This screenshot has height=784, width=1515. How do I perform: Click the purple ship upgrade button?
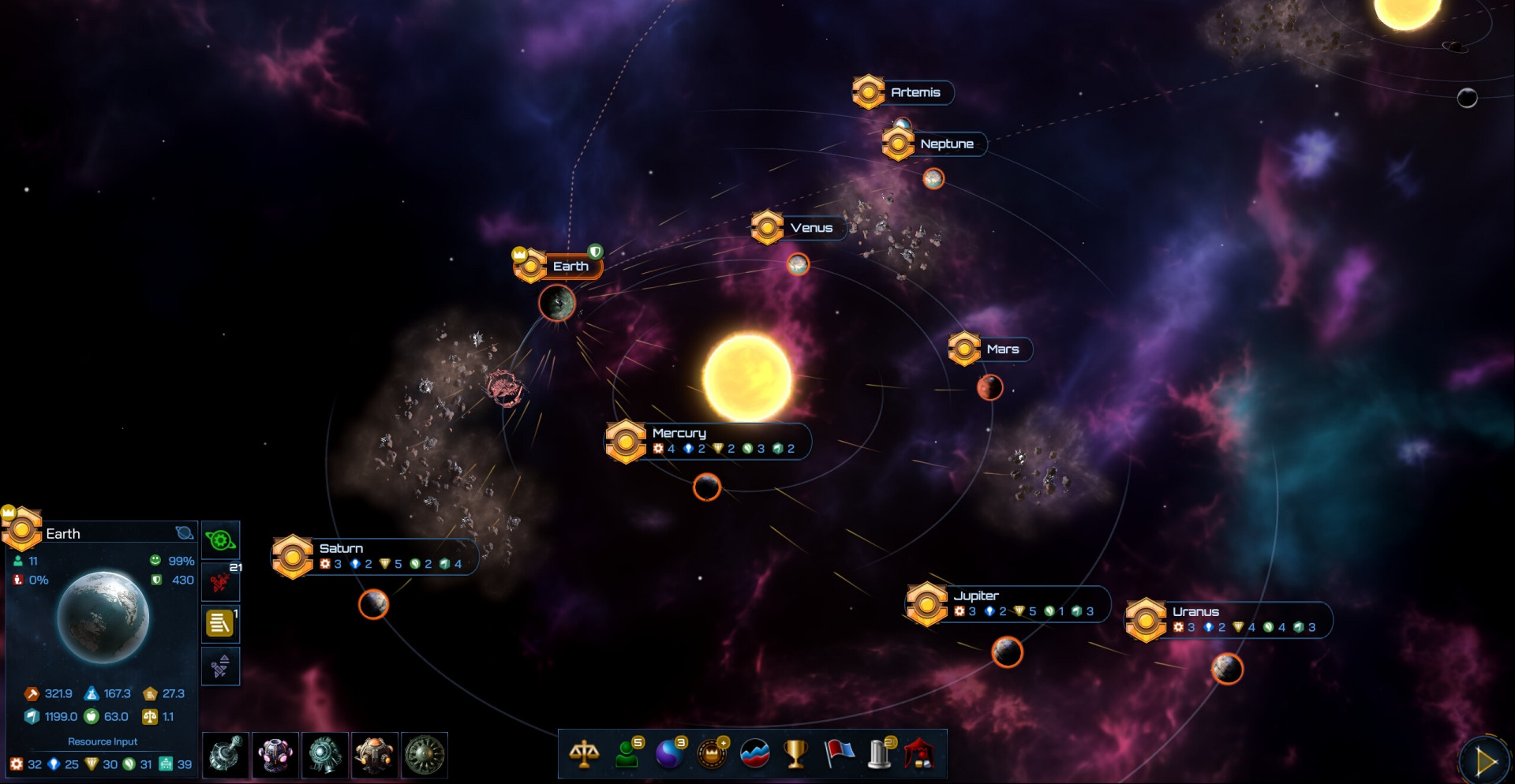pos(220,666)
